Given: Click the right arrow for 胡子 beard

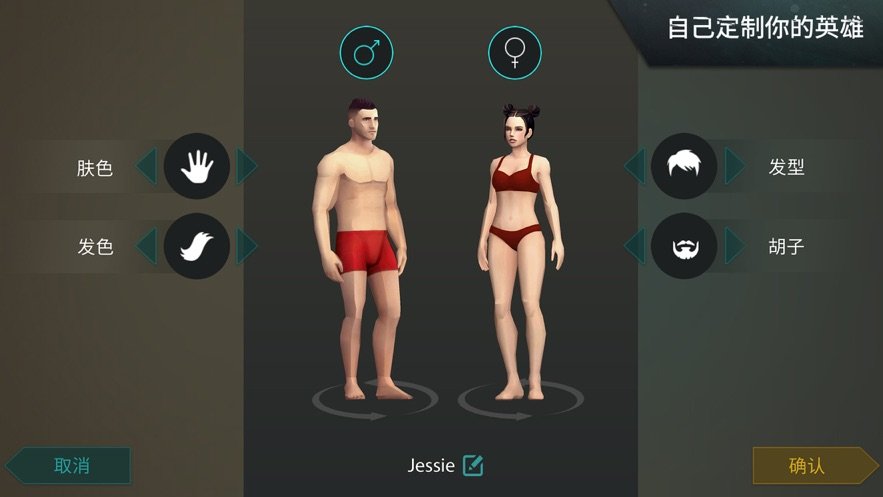Looking at the screenshot, I should [735, 245].
